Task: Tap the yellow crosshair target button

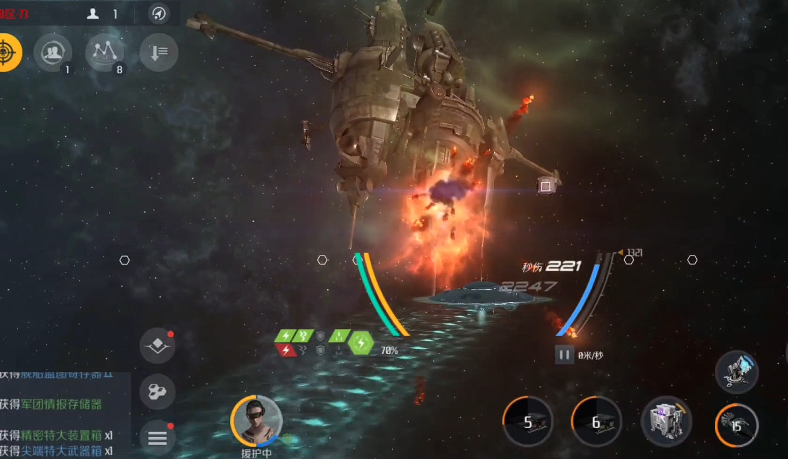Action: tap(6, 51)
